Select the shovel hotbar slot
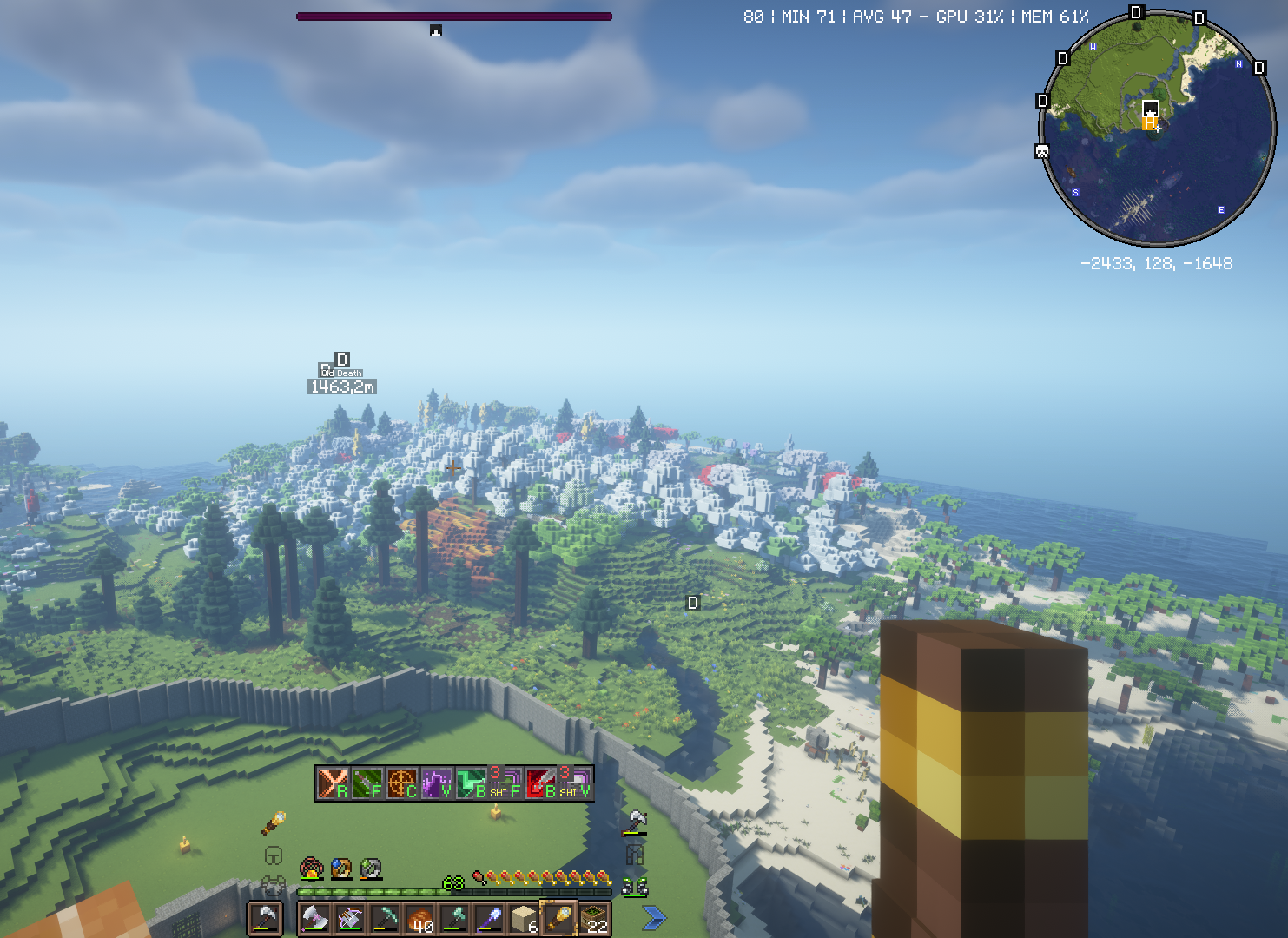Viewport: 1288px width, 938px height. [491, 919]
